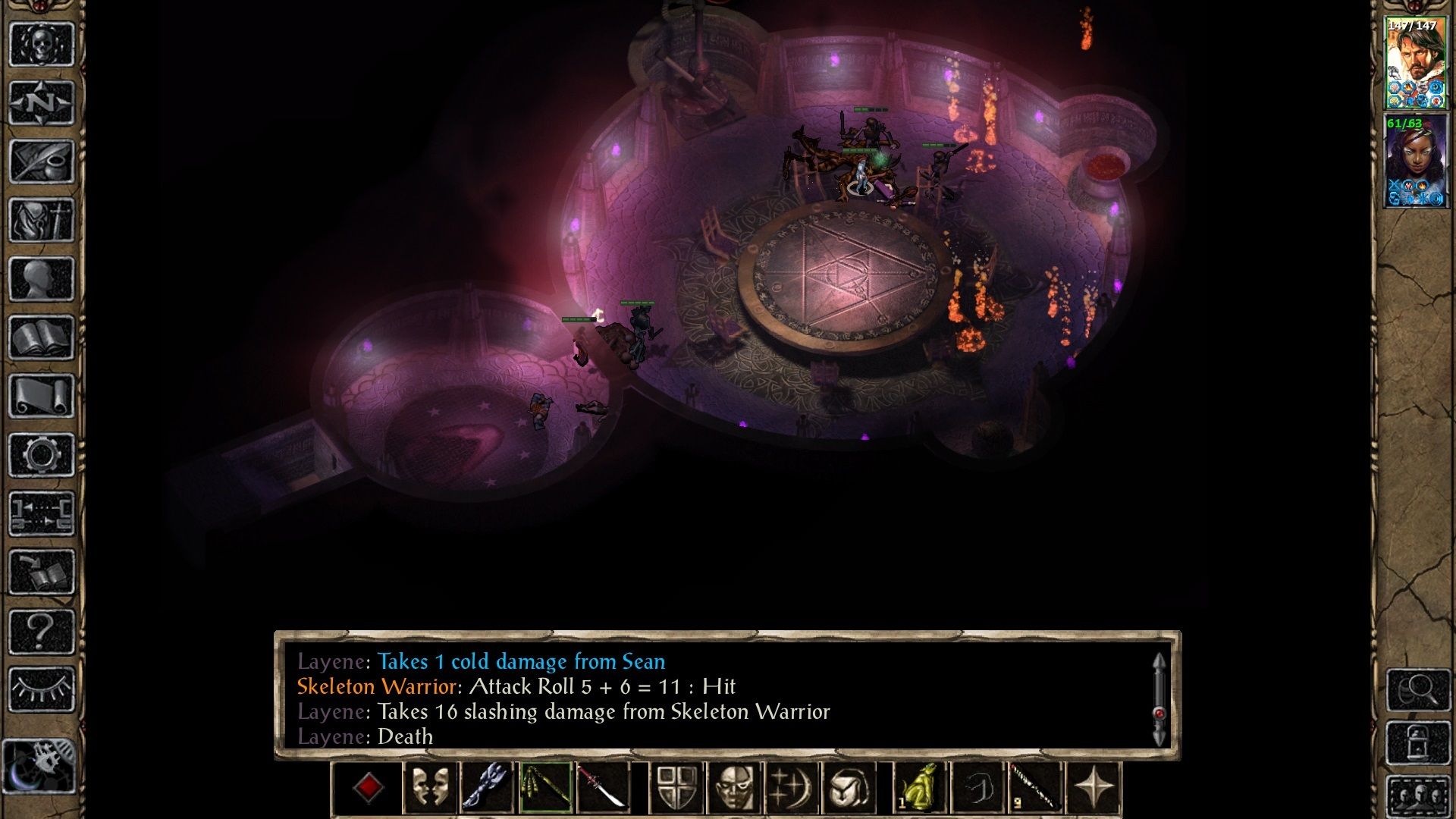Click the magnifying glass zoom button
Image resolution: width=1456 pixels, height=819 pixels.
[1418, 689]
